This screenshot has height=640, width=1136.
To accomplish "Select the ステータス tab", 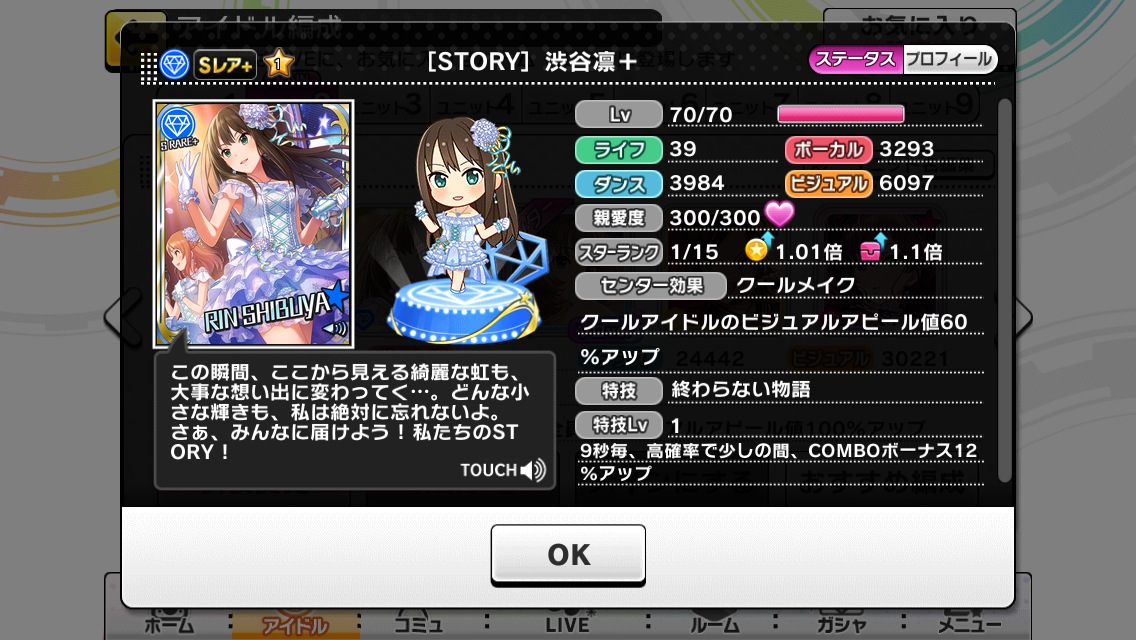I will (855, 60).
